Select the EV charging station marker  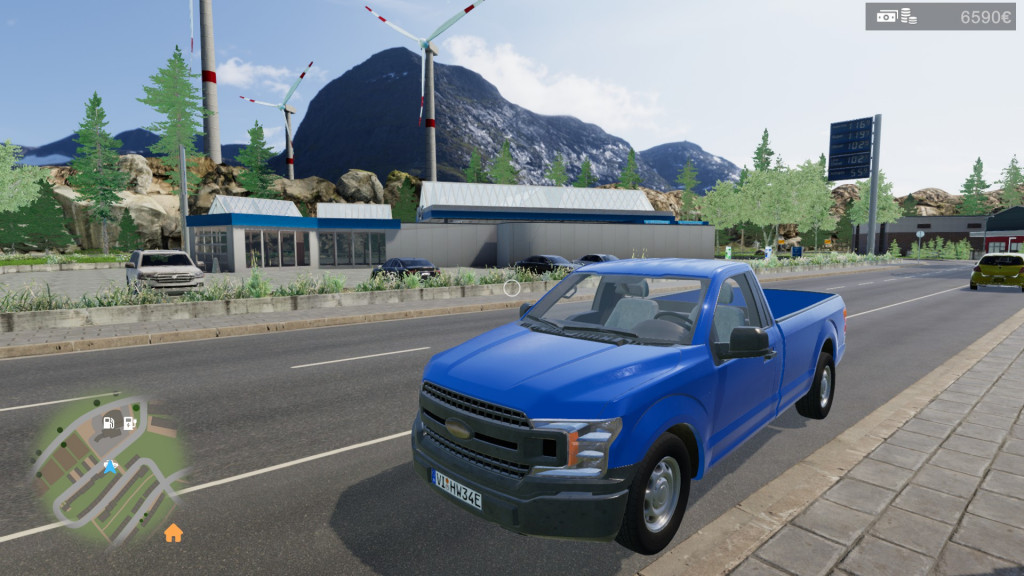(x=129, y=423)
